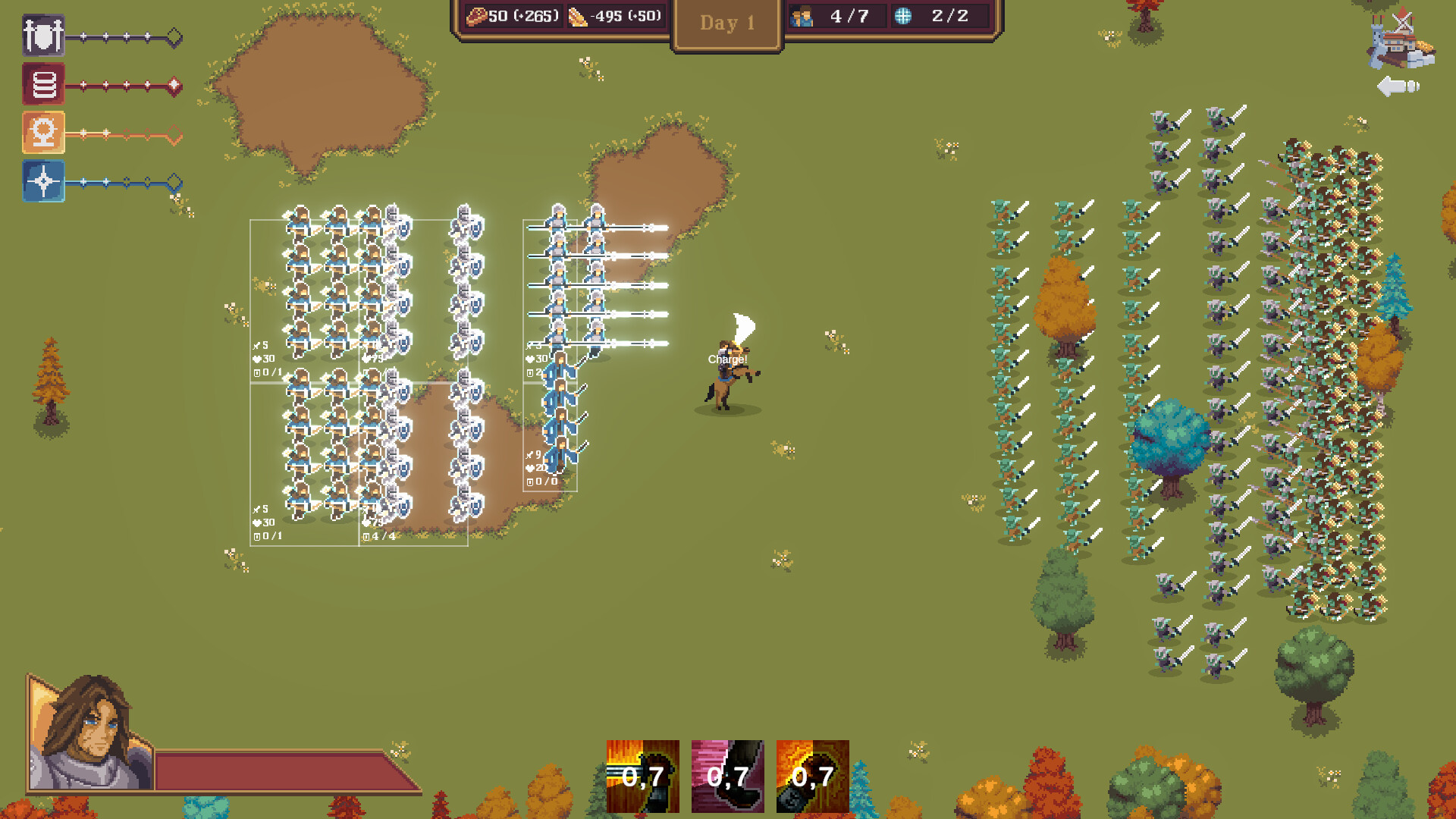Select the sword-and-shield infantry category icon
This screenshot has height=819, width=1456.
point(43,36)
